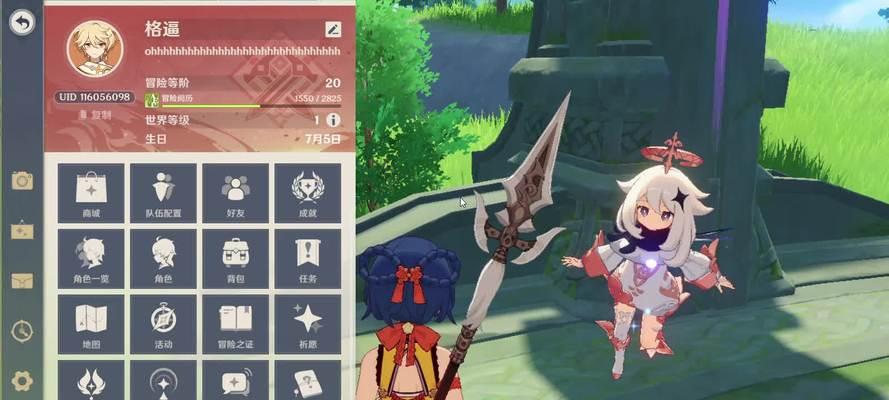889x400 pixels.
Task: Select the player avatar portrait
Action: click(95, 49)
